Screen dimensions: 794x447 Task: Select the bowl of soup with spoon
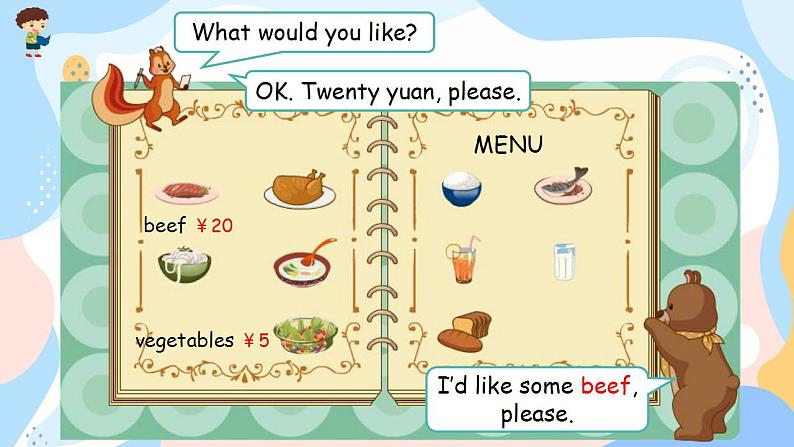pyautogui.click(x=304, y=264)
